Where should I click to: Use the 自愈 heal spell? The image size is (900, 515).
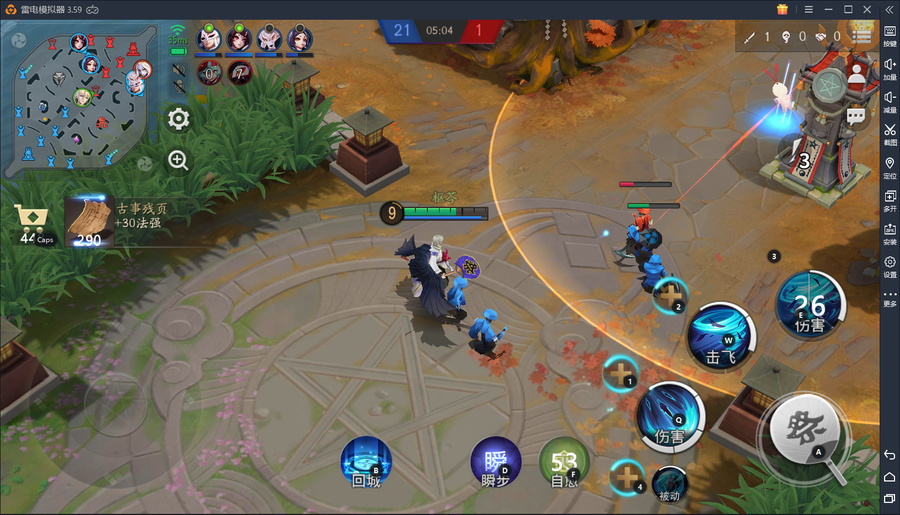564,462
